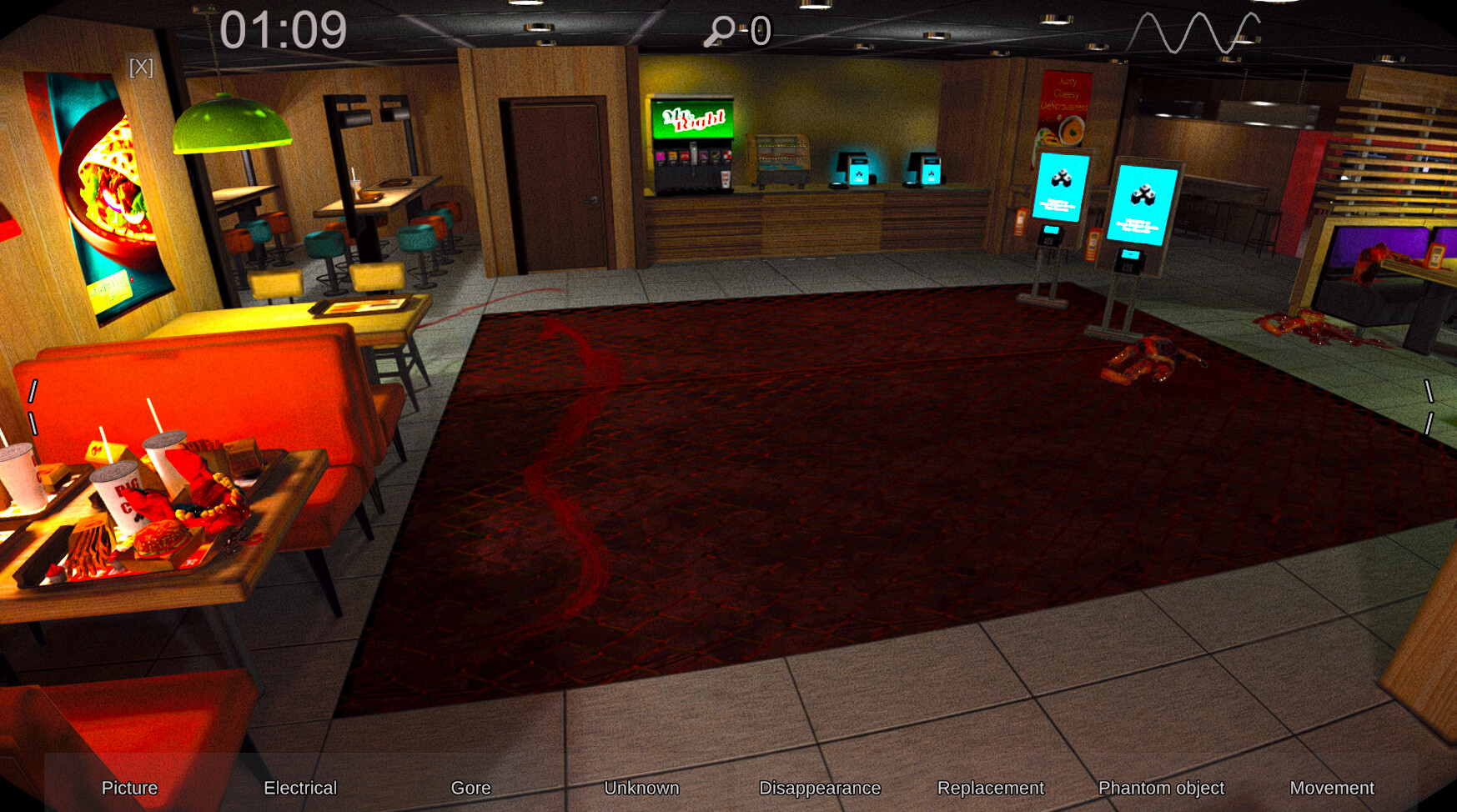The width and height of the screenshot is (1457, 812).
Task: Click the [X] close icon near top left
Action: (x=142, y=68)
